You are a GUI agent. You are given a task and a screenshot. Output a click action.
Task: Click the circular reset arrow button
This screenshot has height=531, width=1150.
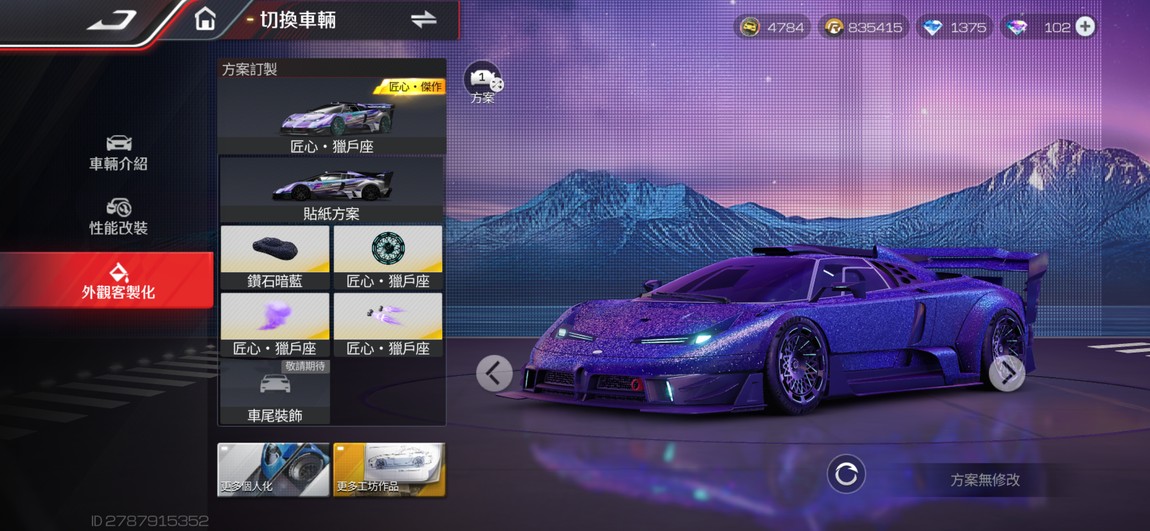pyautogui.click(x=846, y=475)
